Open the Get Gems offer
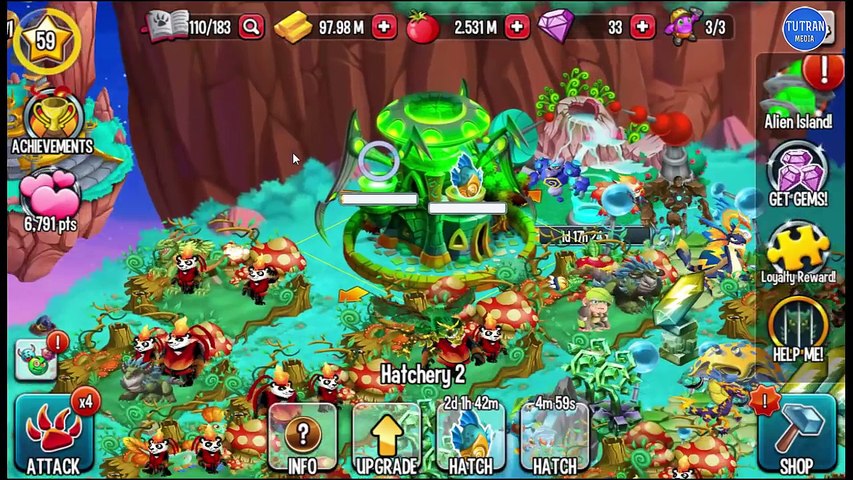 coord(797,174)
